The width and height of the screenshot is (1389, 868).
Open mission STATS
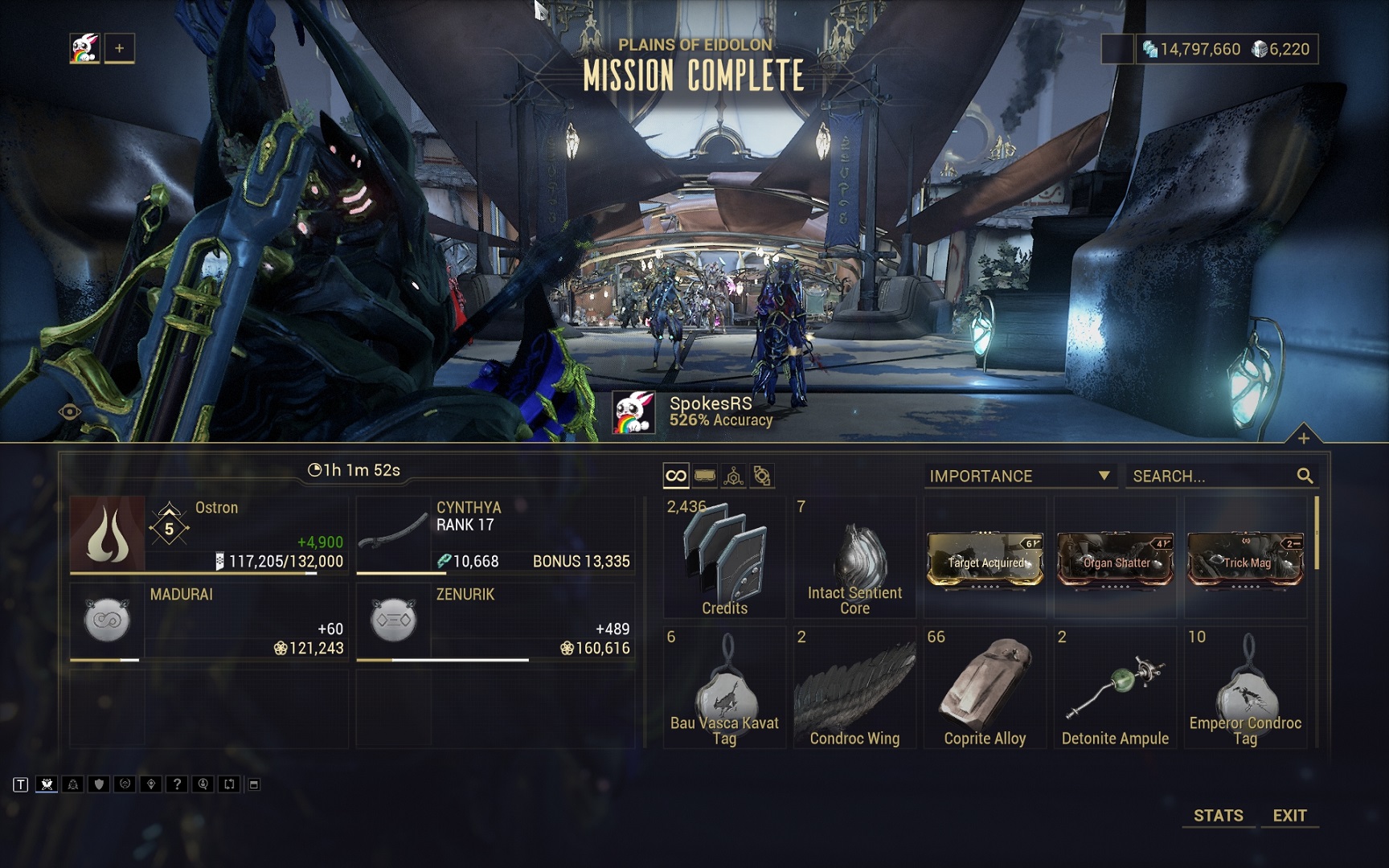point(1218,815)
